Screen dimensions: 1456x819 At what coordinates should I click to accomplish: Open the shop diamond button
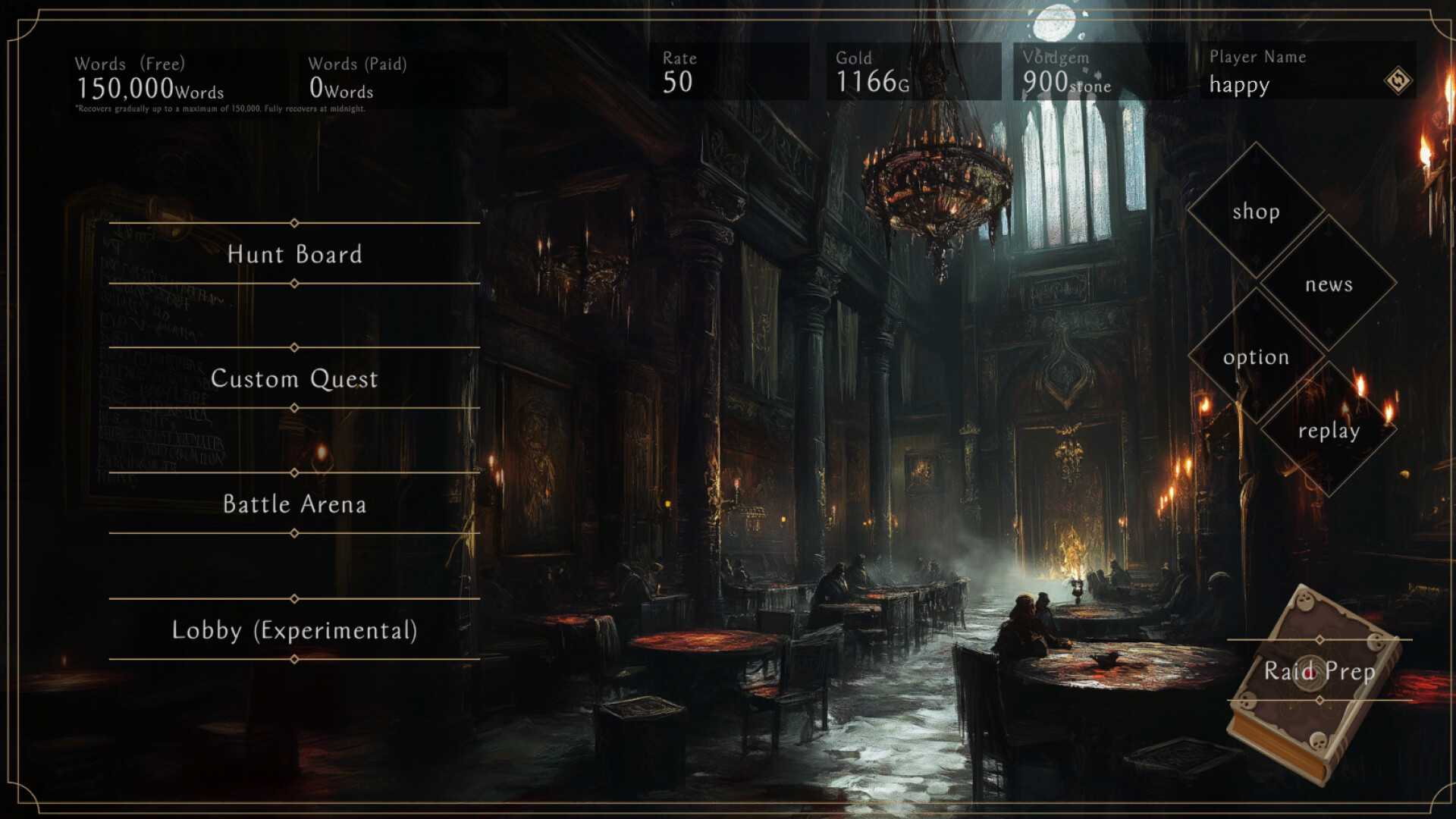pos(1256,211)
